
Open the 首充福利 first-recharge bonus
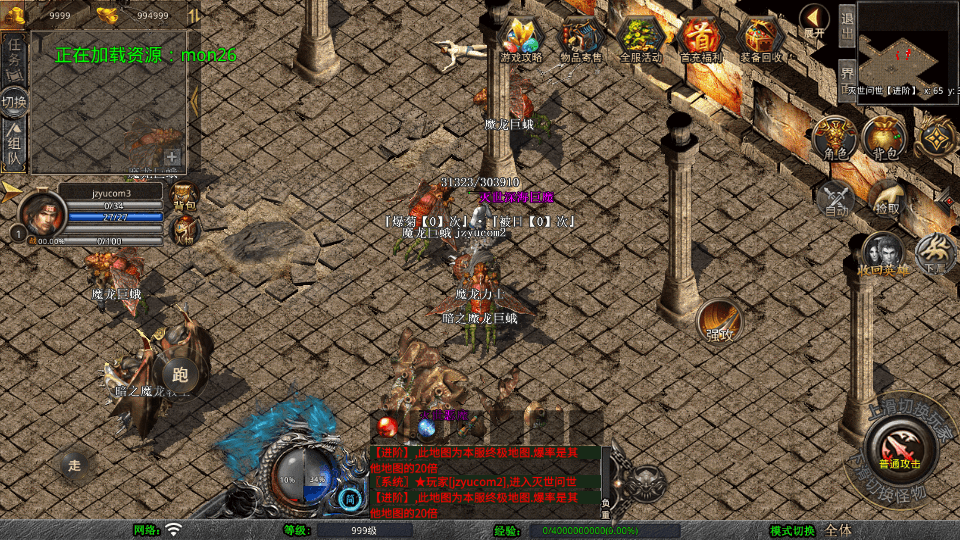[701, 39]
